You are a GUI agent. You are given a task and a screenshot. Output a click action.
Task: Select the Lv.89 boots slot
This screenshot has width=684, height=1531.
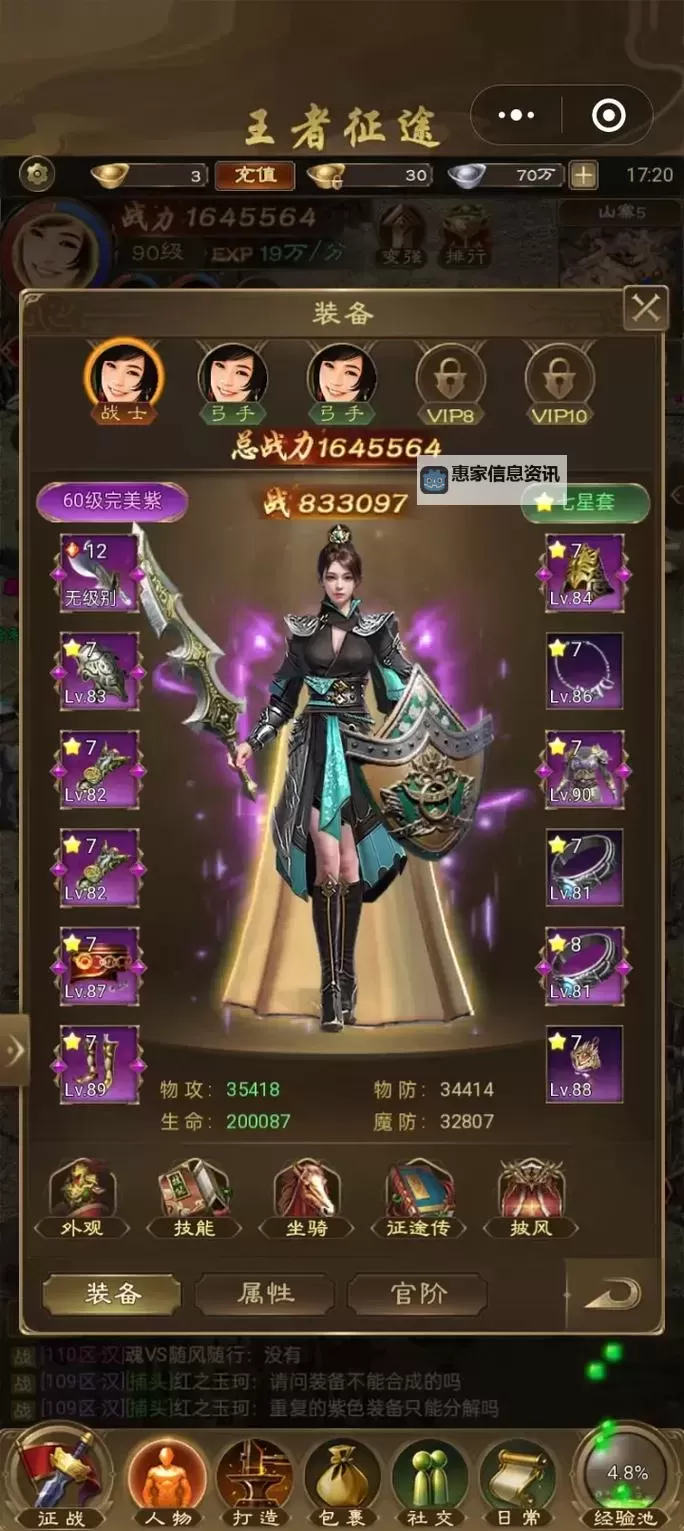pos(99,1063)
